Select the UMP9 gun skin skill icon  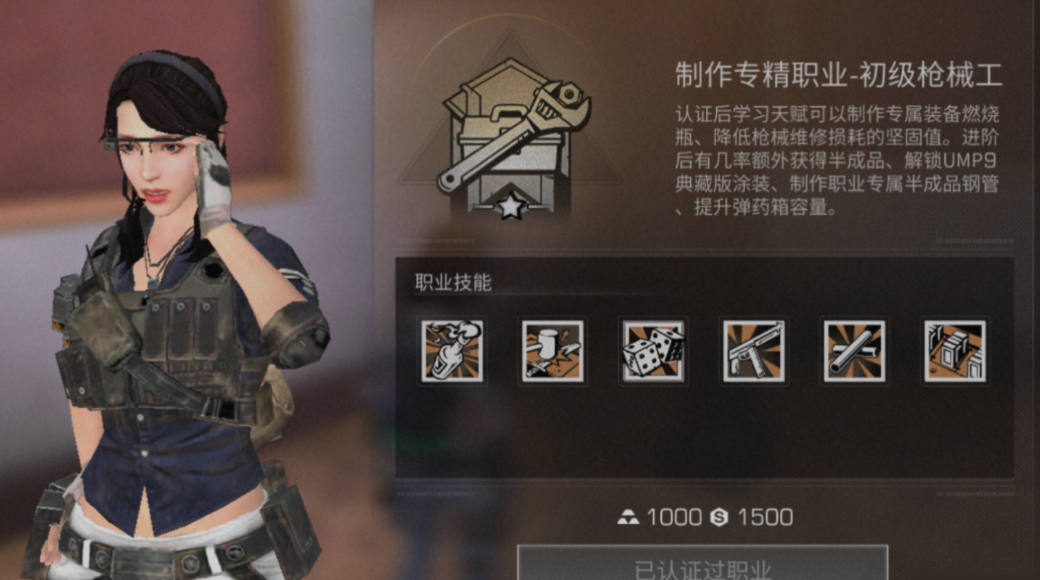tap(754, 351)
